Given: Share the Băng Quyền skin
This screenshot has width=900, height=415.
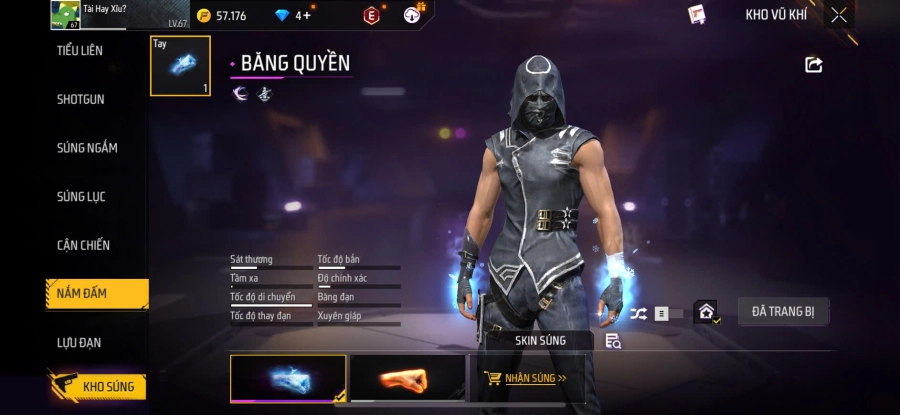Looking at the screenshot, I should 813,65.
